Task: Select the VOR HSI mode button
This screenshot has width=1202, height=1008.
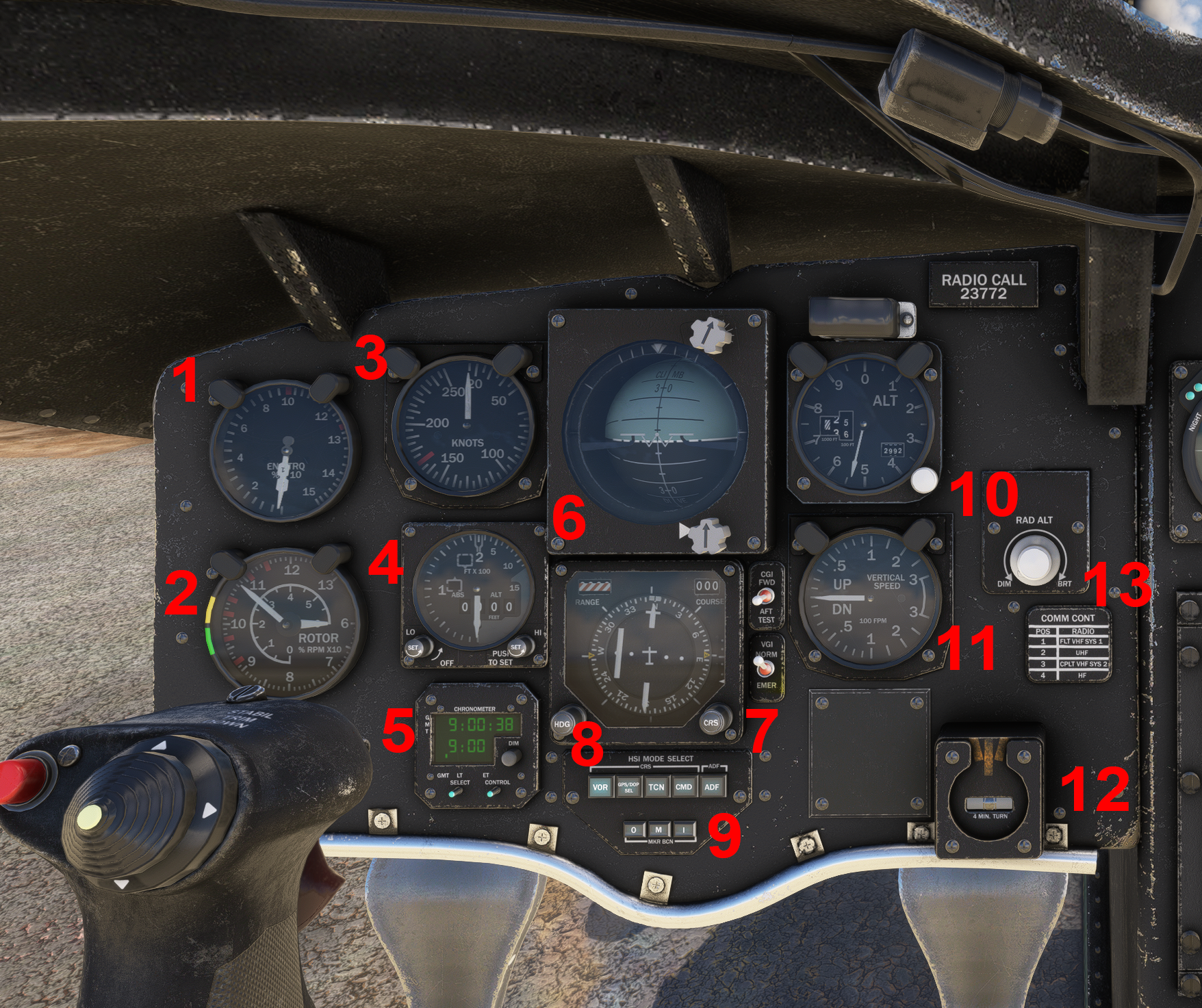Action: coord(600,787)
